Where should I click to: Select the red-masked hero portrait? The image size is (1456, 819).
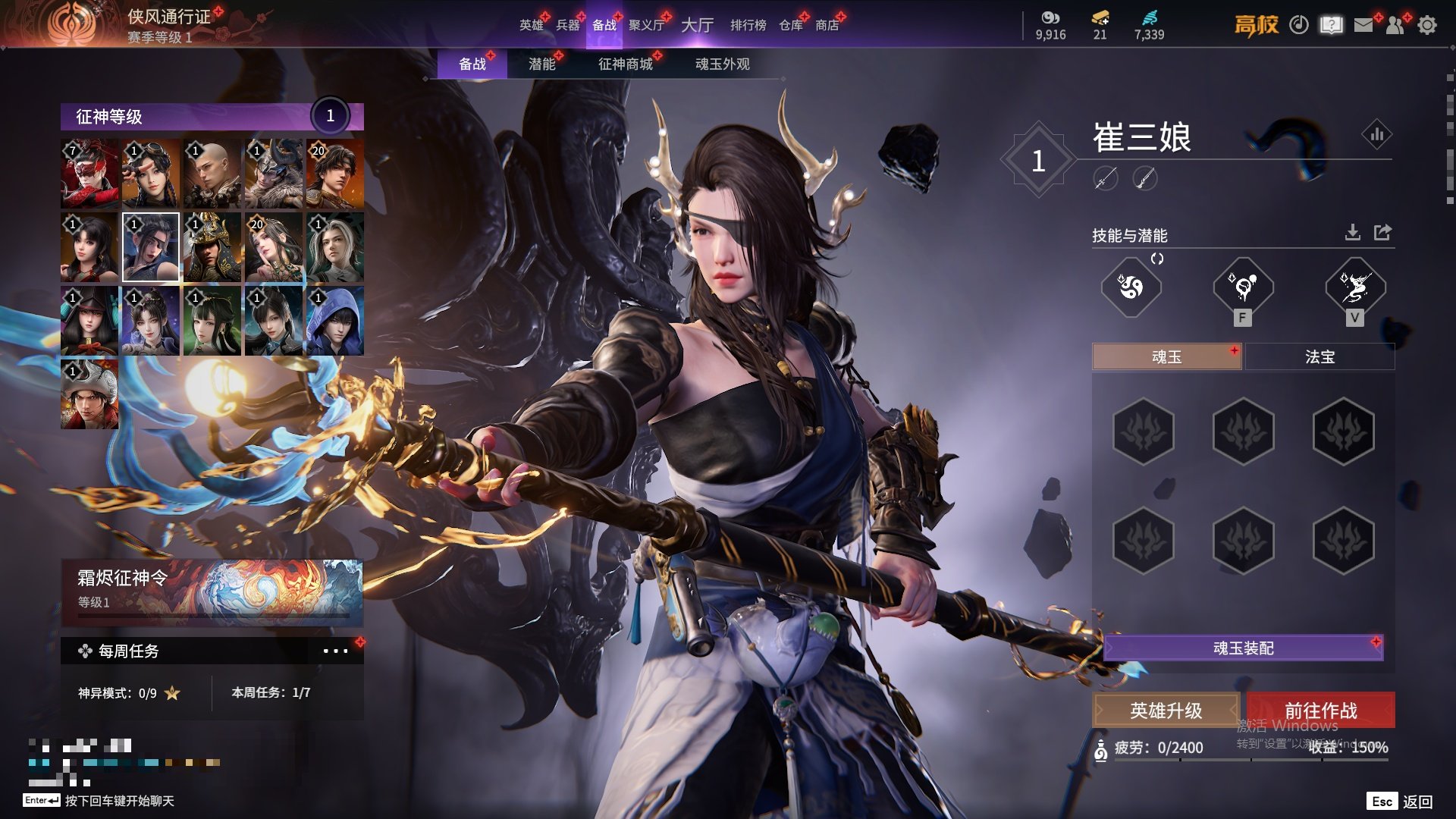(89, 174)
